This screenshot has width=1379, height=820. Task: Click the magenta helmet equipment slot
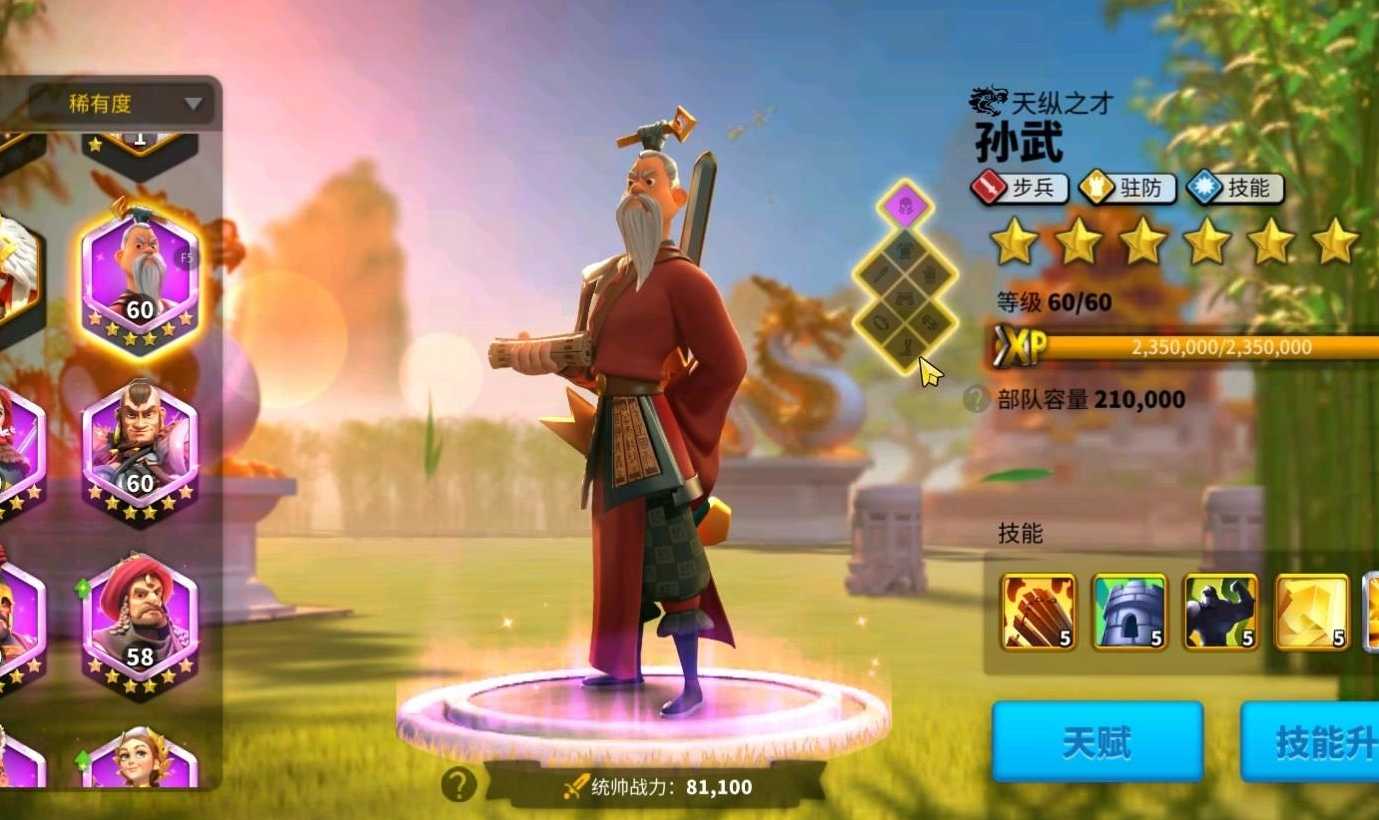pos(904,206)
